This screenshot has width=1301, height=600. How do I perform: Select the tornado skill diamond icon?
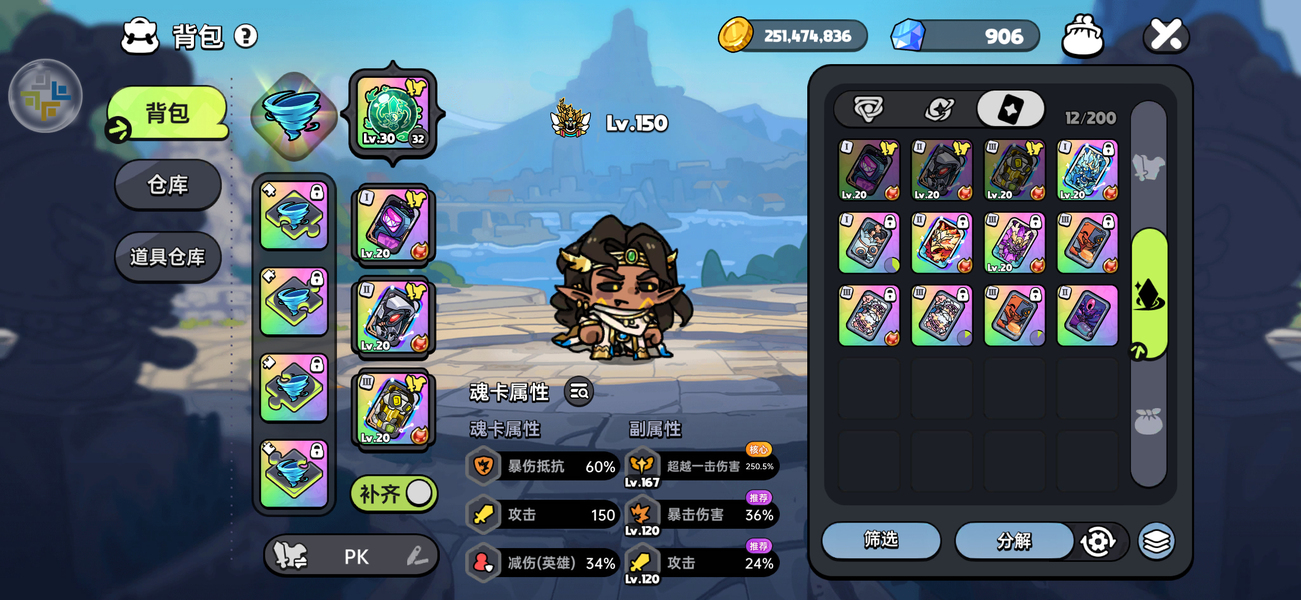(x=293, y=115)
